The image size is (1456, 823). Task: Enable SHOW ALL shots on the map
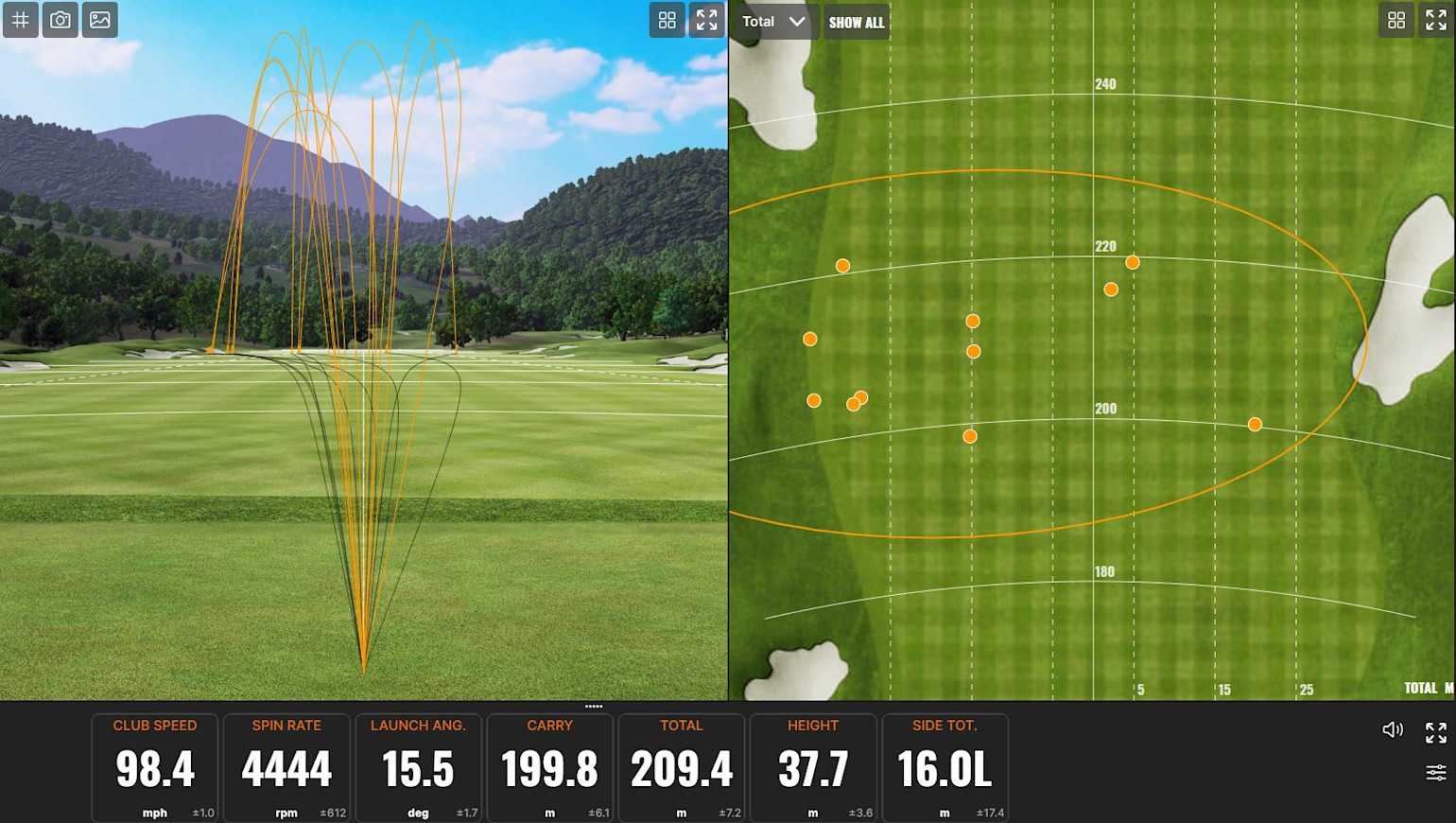click(856, 22)
